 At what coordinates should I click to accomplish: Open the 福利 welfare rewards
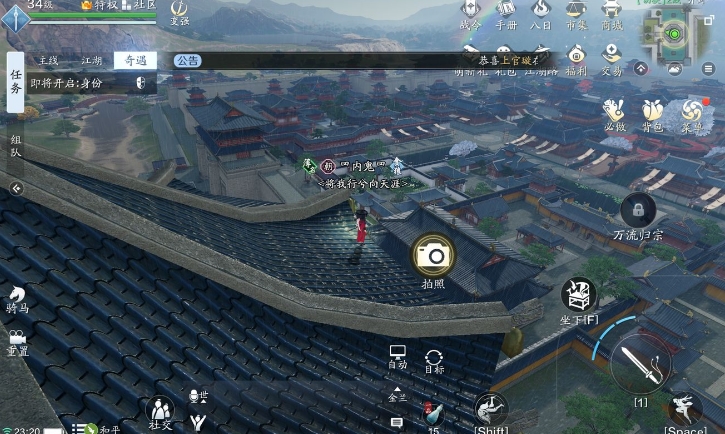click(x=576, y=57)
